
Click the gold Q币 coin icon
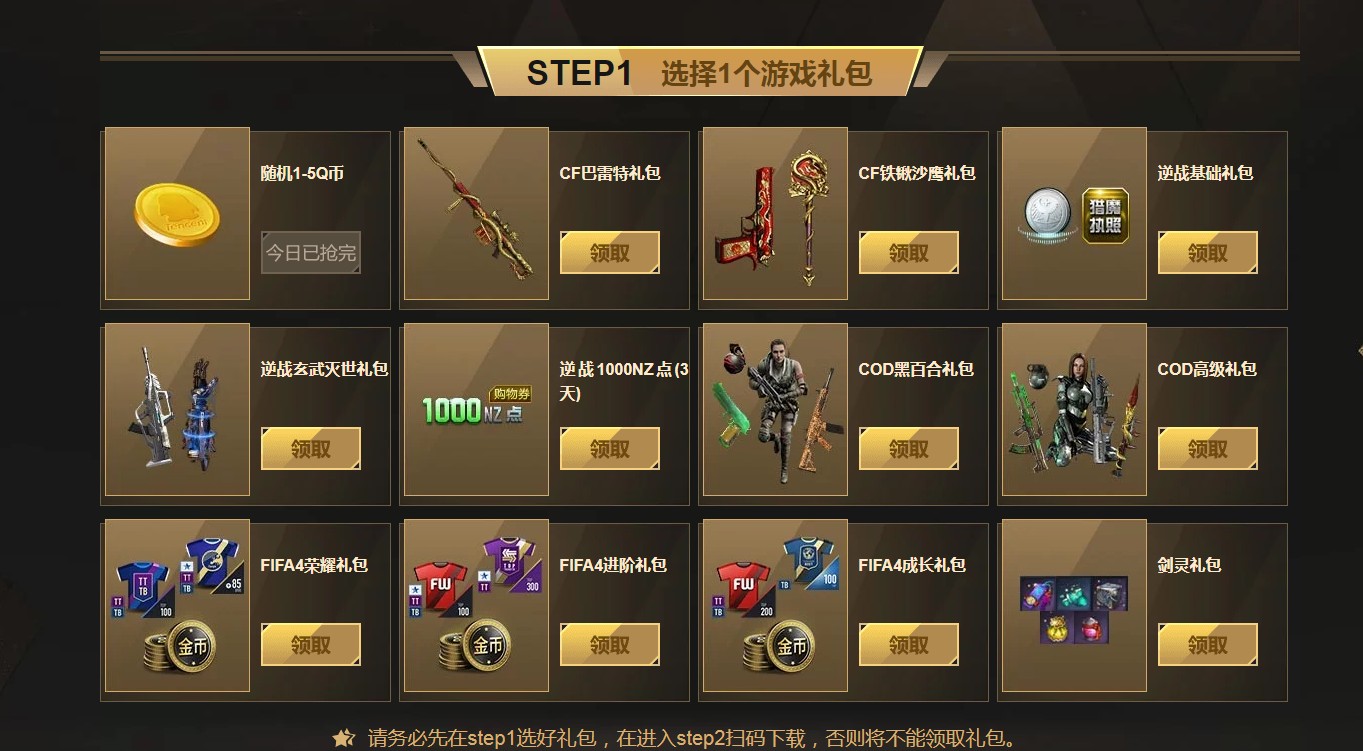click(x=175, y=211)
